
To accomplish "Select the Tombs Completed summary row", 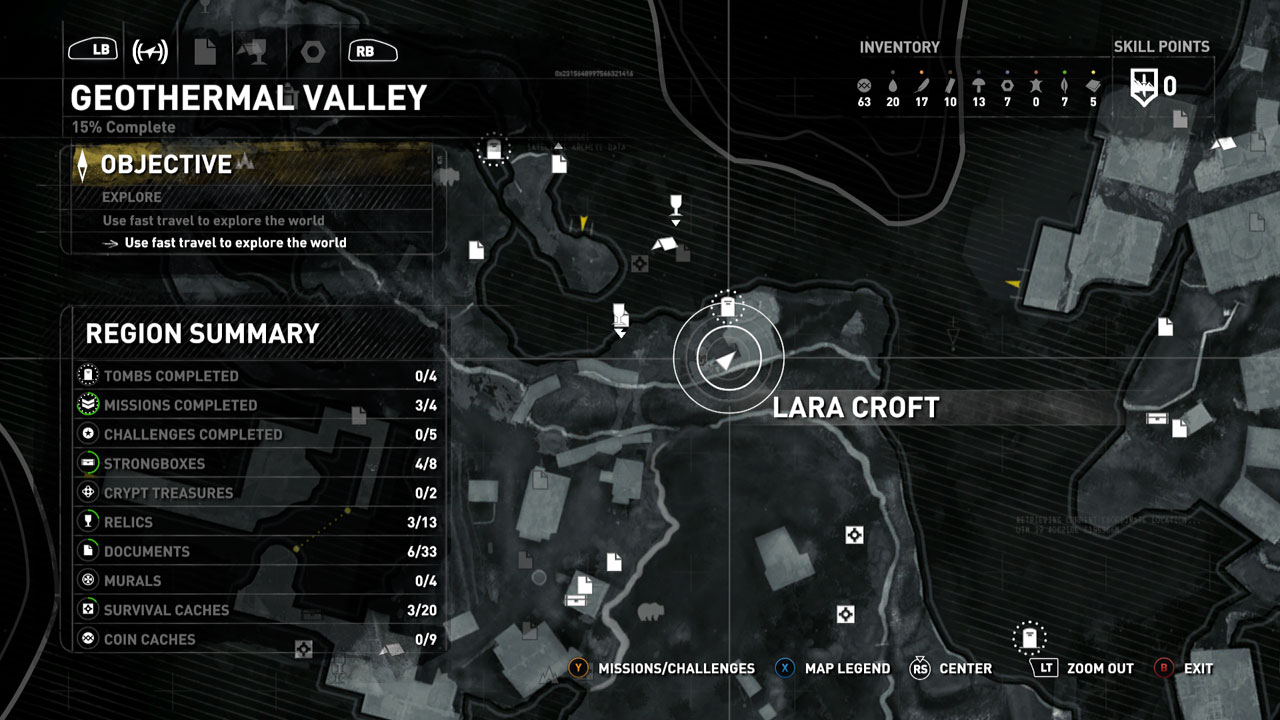I will (258, 376).
